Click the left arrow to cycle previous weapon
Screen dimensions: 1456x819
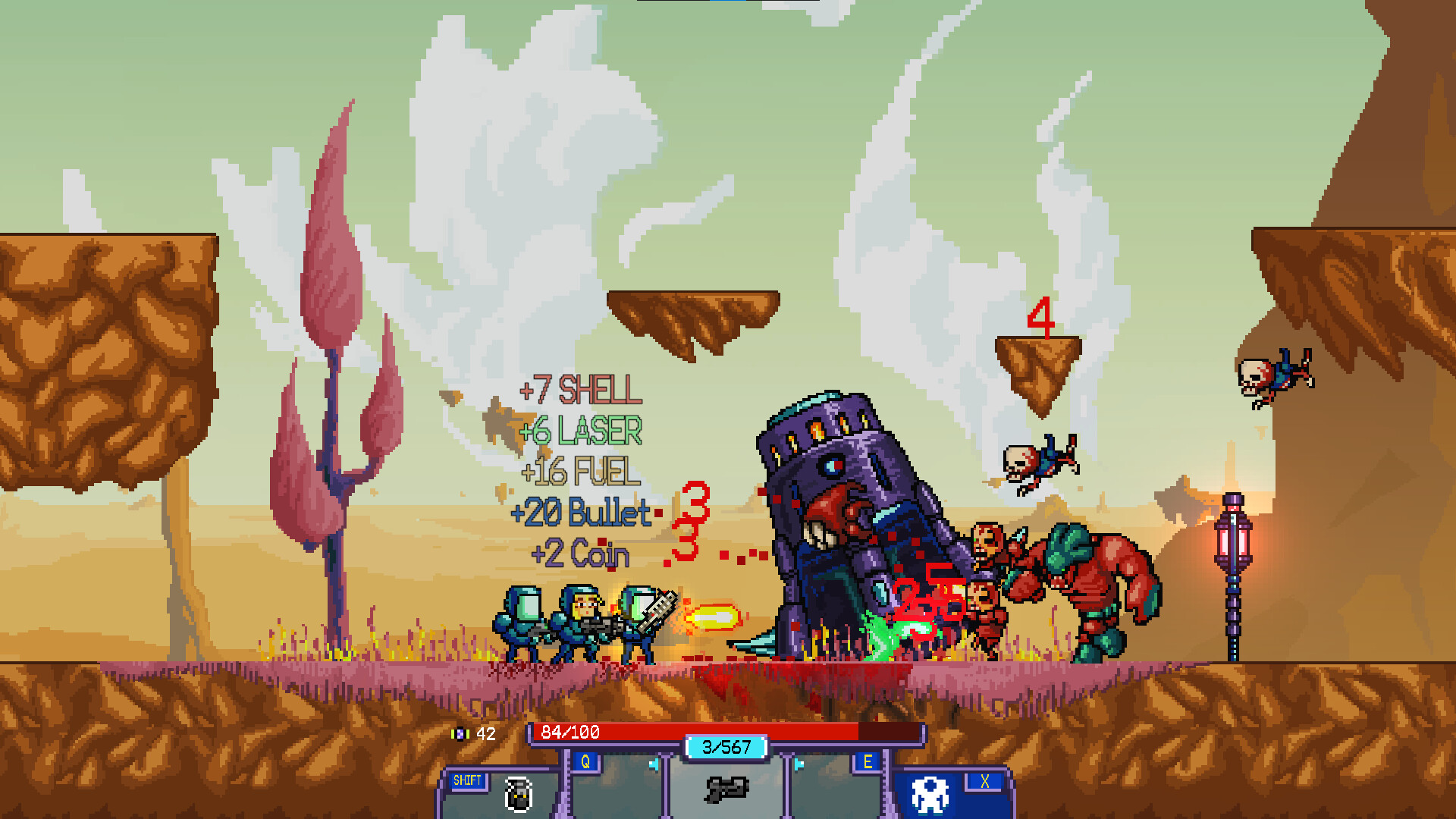click(x=655, y=765)
